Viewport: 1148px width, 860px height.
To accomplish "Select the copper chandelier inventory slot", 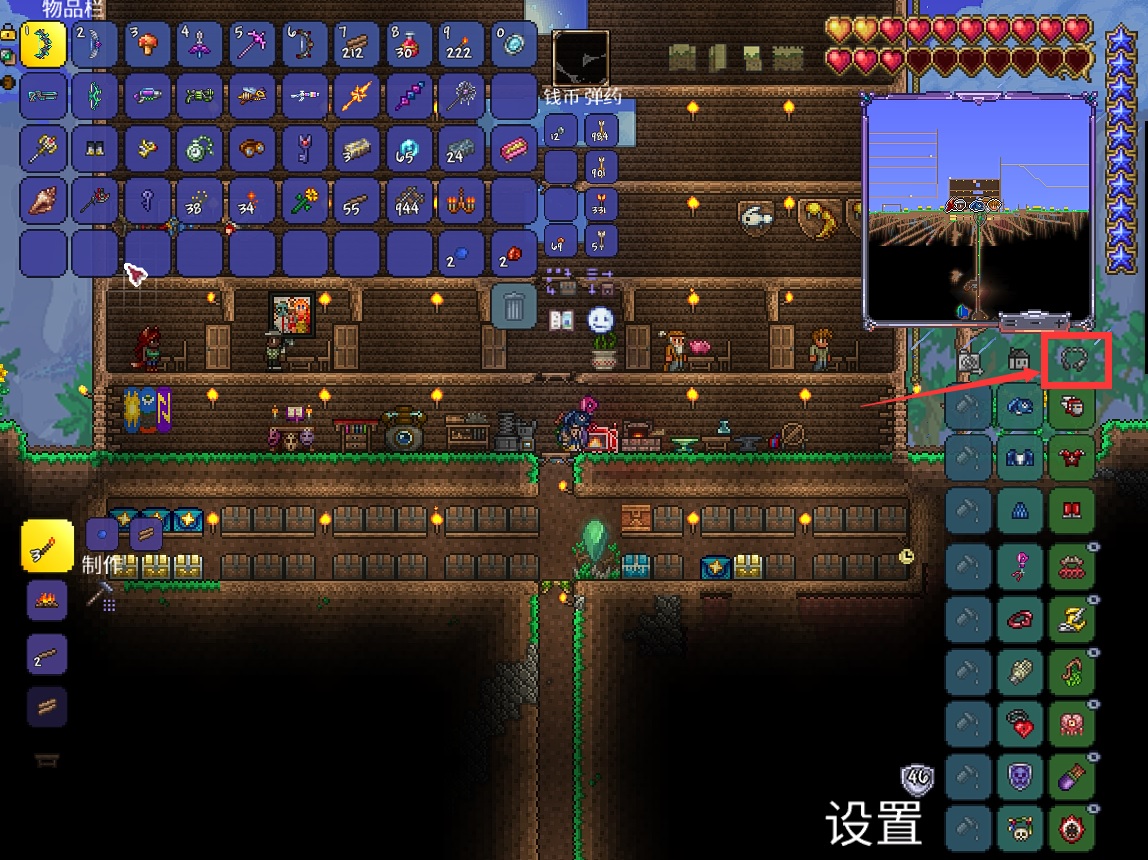I will click(x=461, y=201).
